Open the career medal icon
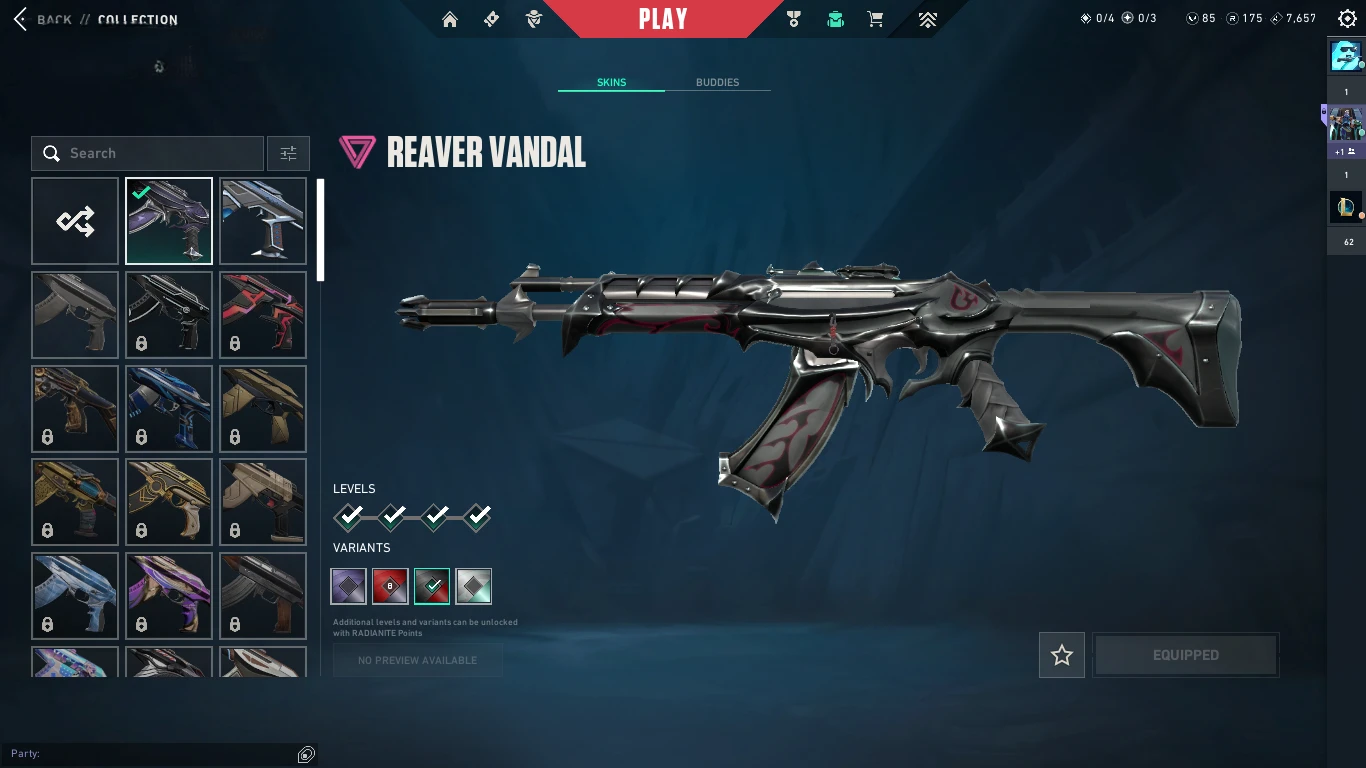The height and width of the screenshot is (768, 1366). pos(793,19)
